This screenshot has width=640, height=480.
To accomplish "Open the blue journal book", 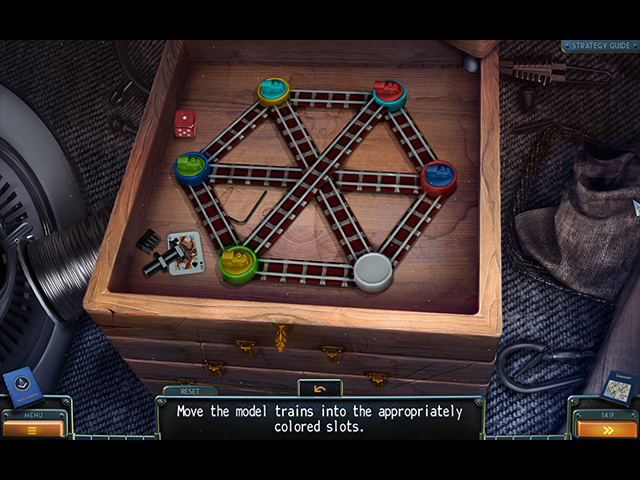I will [x=20, y=385].
